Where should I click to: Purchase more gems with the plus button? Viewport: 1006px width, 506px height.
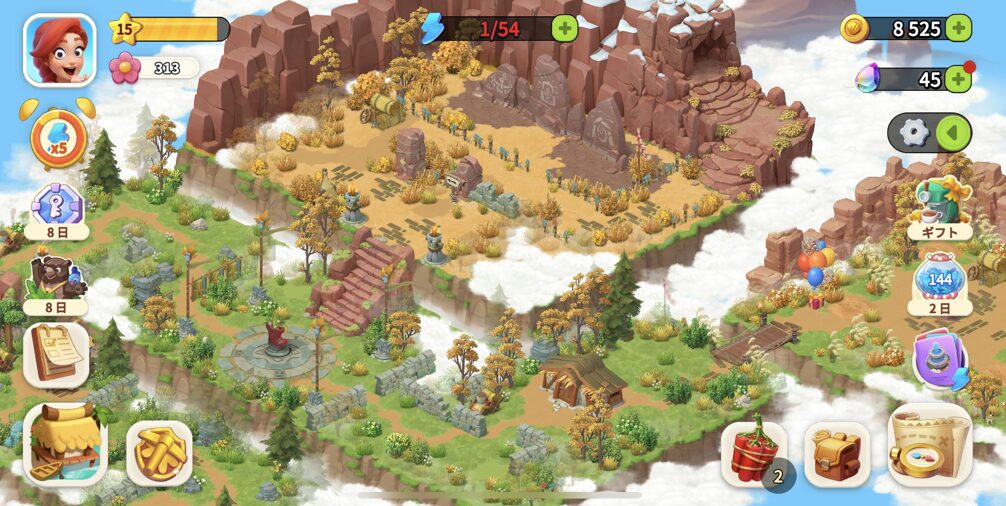pyautogui.click(x=958, y=79)
